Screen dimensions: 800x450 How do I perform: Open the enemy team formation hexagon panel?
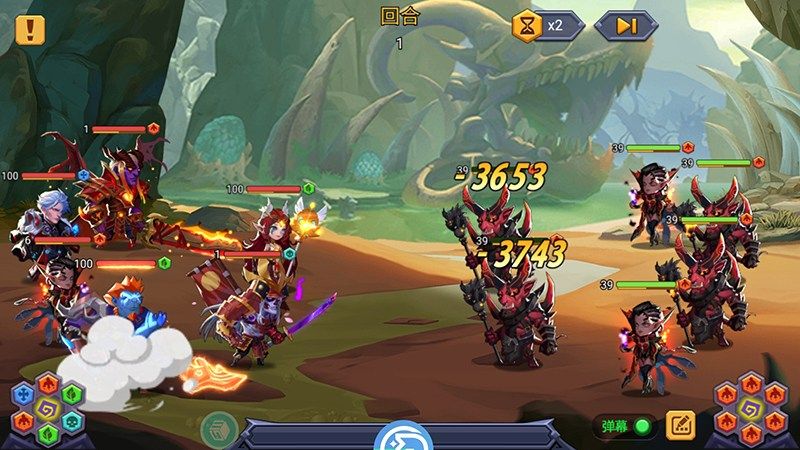coord(753,410)
